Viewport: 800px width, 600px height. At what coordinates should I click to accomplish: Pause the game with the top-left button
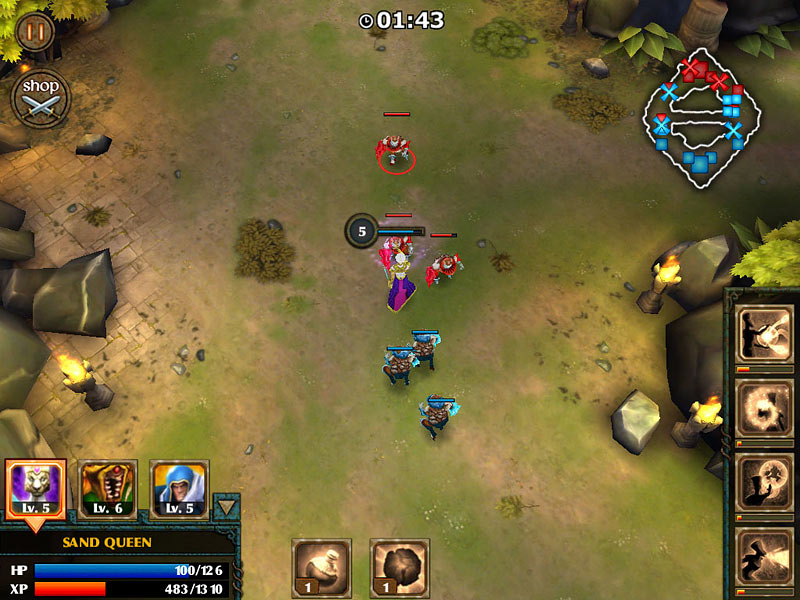coord(35,31)
